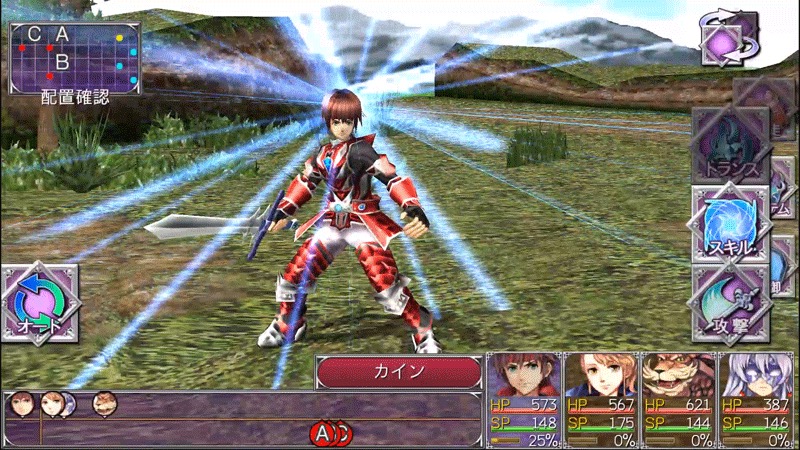Activate the Trance (トランス) command
Viewport: 800px width, 450px height.
pos(730,145)
